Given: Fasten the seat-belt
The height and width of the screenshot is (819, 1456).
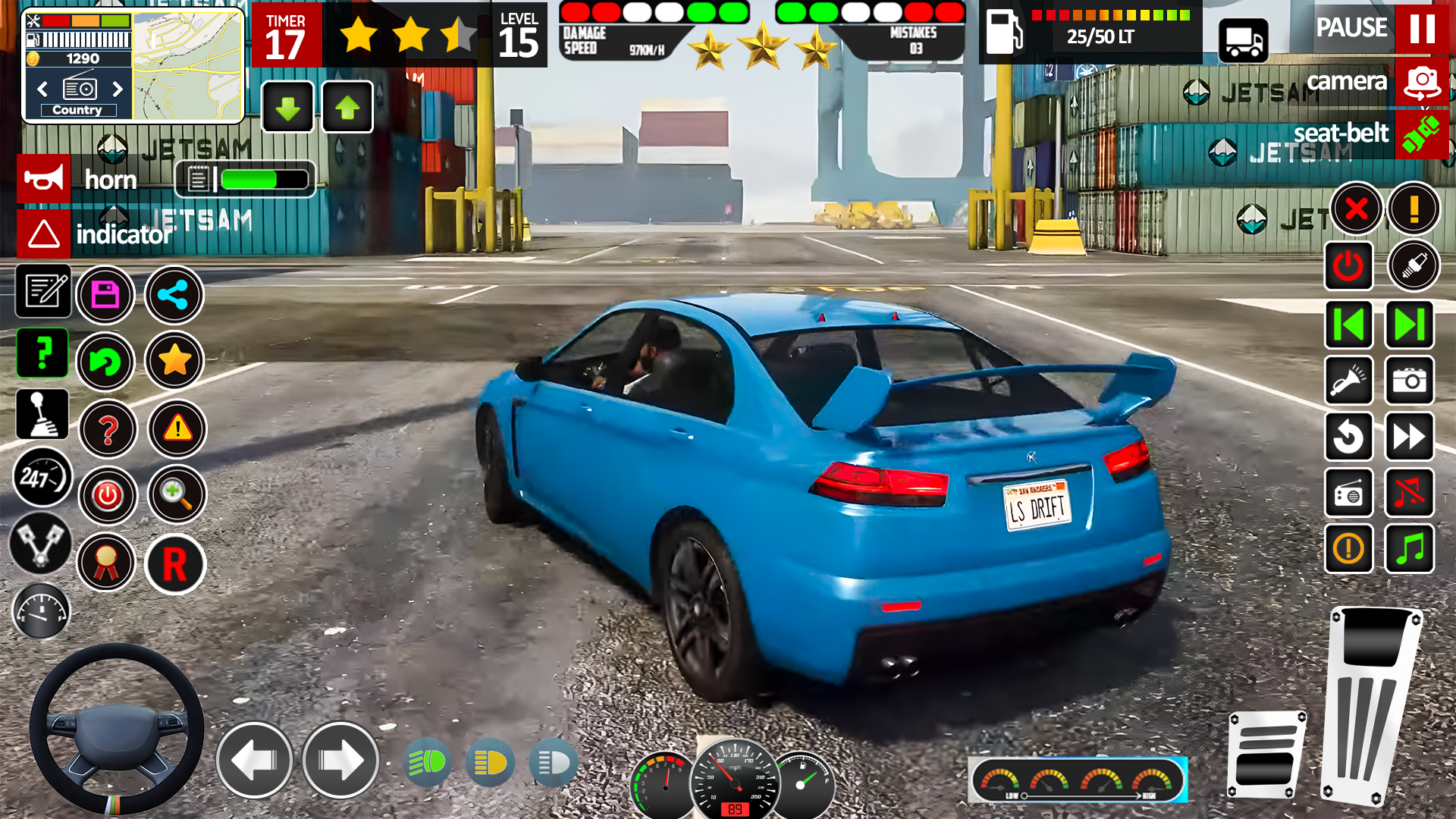Looking at the screenshot, I should tap(1422, 133).
